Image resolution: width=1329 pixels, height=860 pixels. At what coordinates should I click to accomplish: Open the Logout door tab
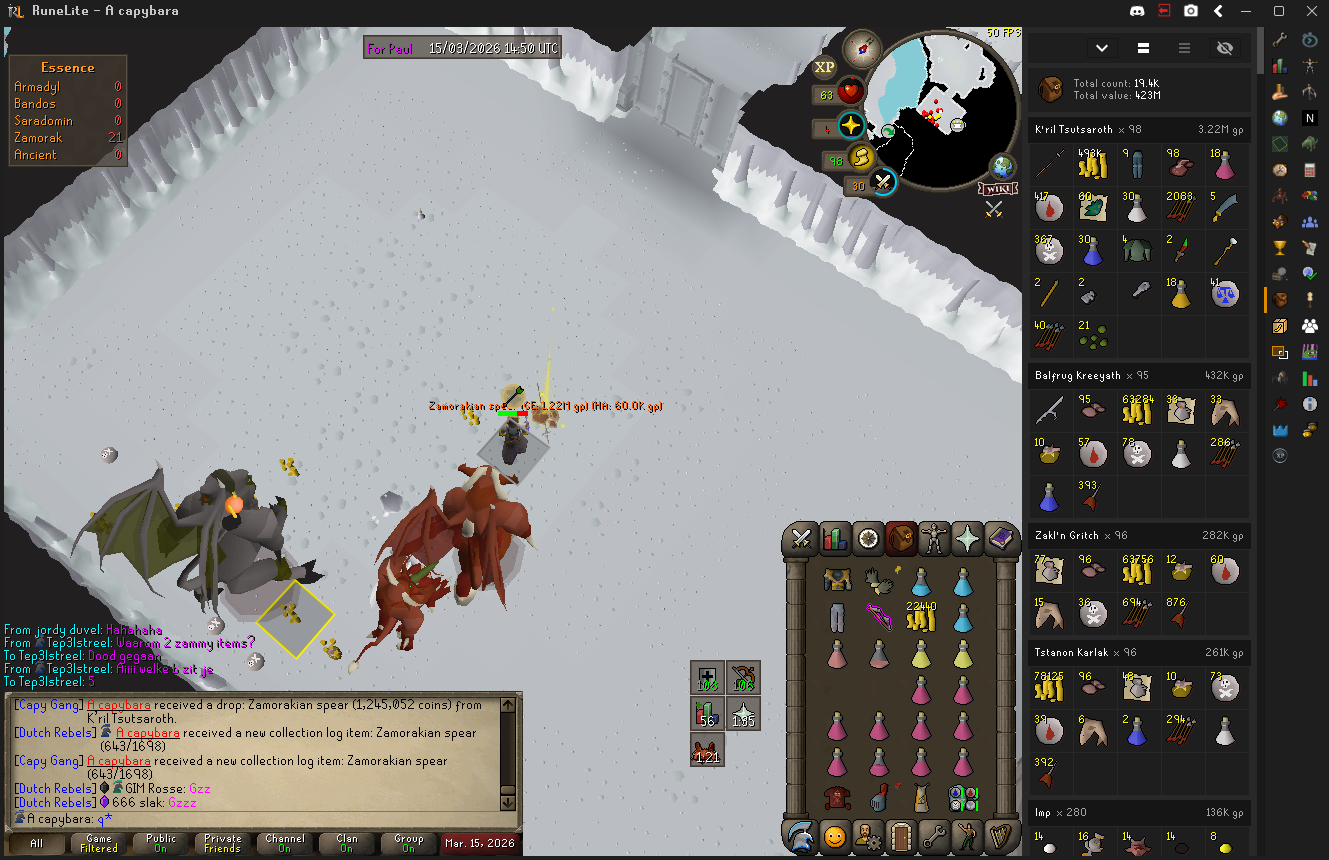pyautogui.click(x=901, y=835)
